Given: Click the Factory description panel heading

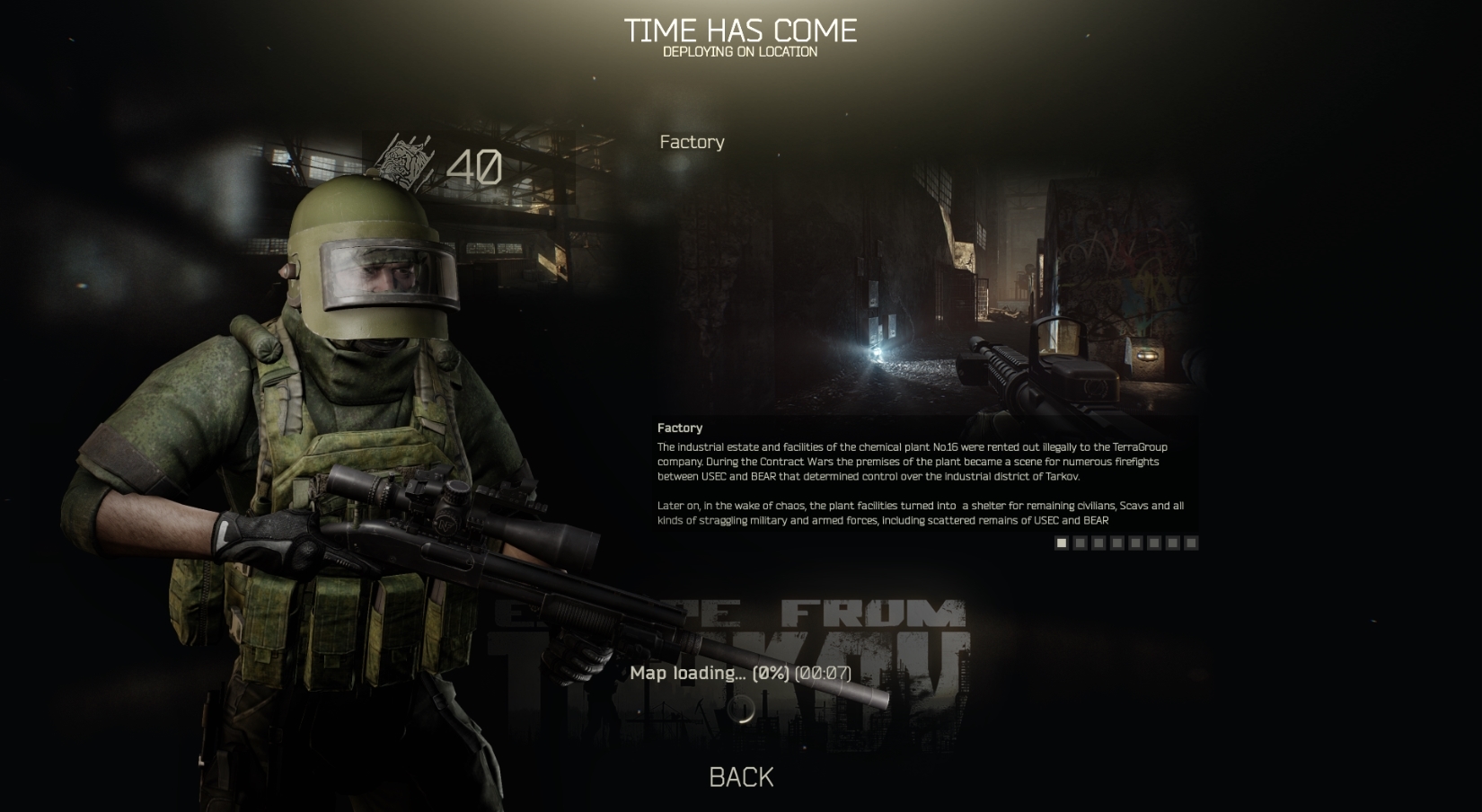Looking at the screenshot, I should tap(680, 428).
